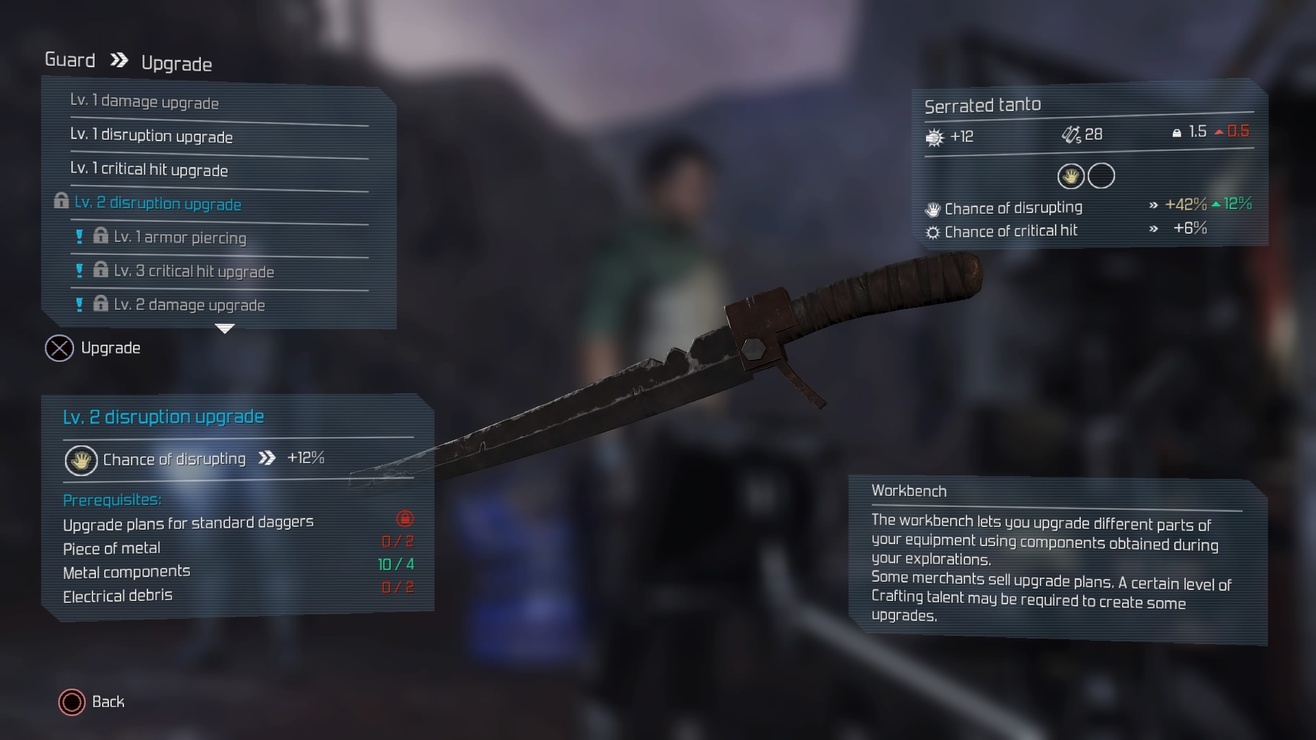The image size is (1316, 740).
Task: Select locked Lv. 2 damage upgrade
Action: click(x=189, y=305)
